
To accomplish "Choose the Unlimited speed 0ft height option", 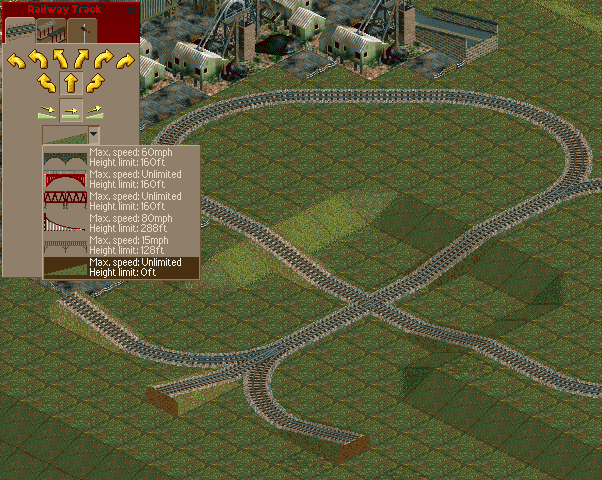I will [120, 267].
